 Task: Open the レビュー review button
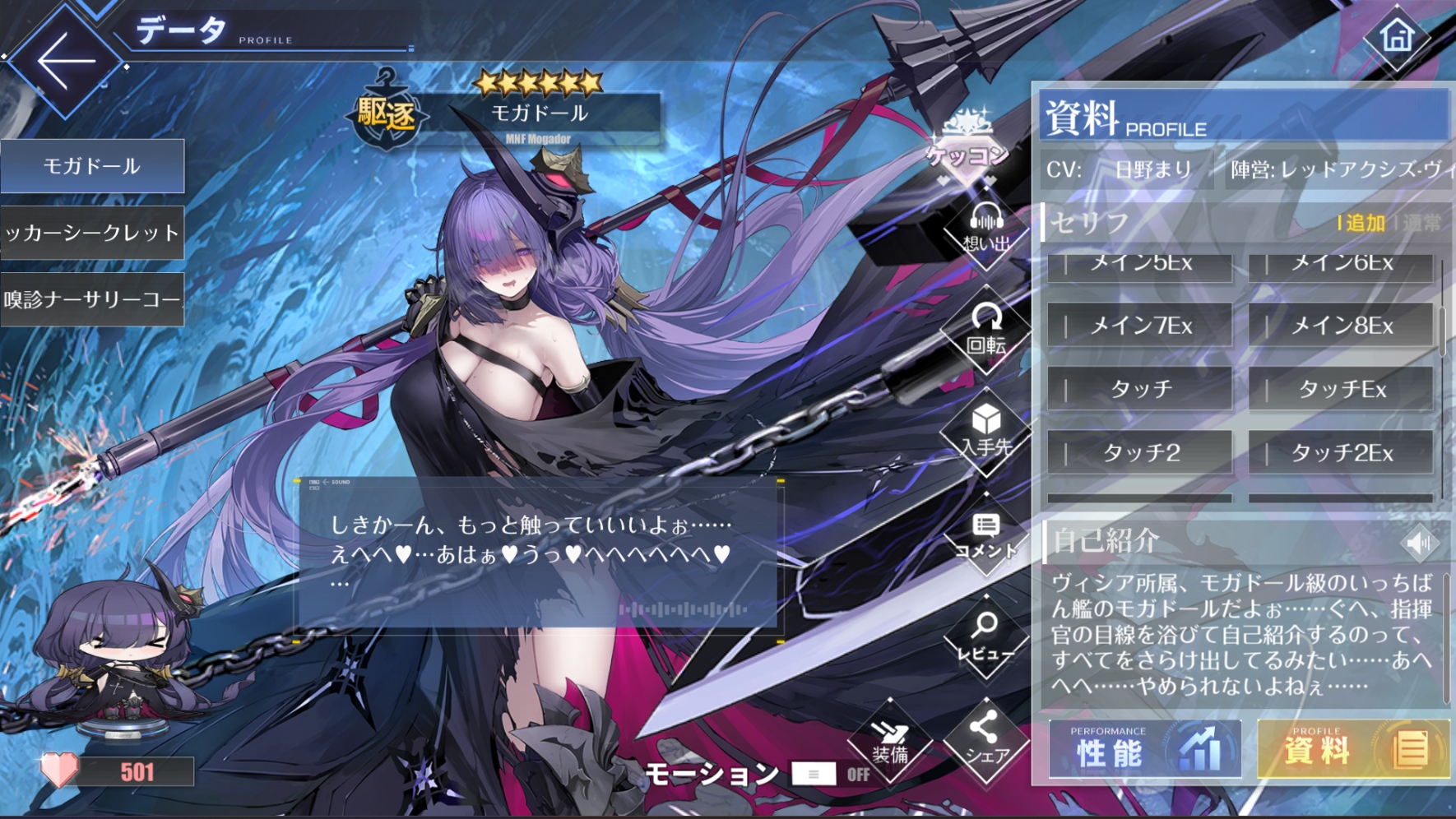985,638
